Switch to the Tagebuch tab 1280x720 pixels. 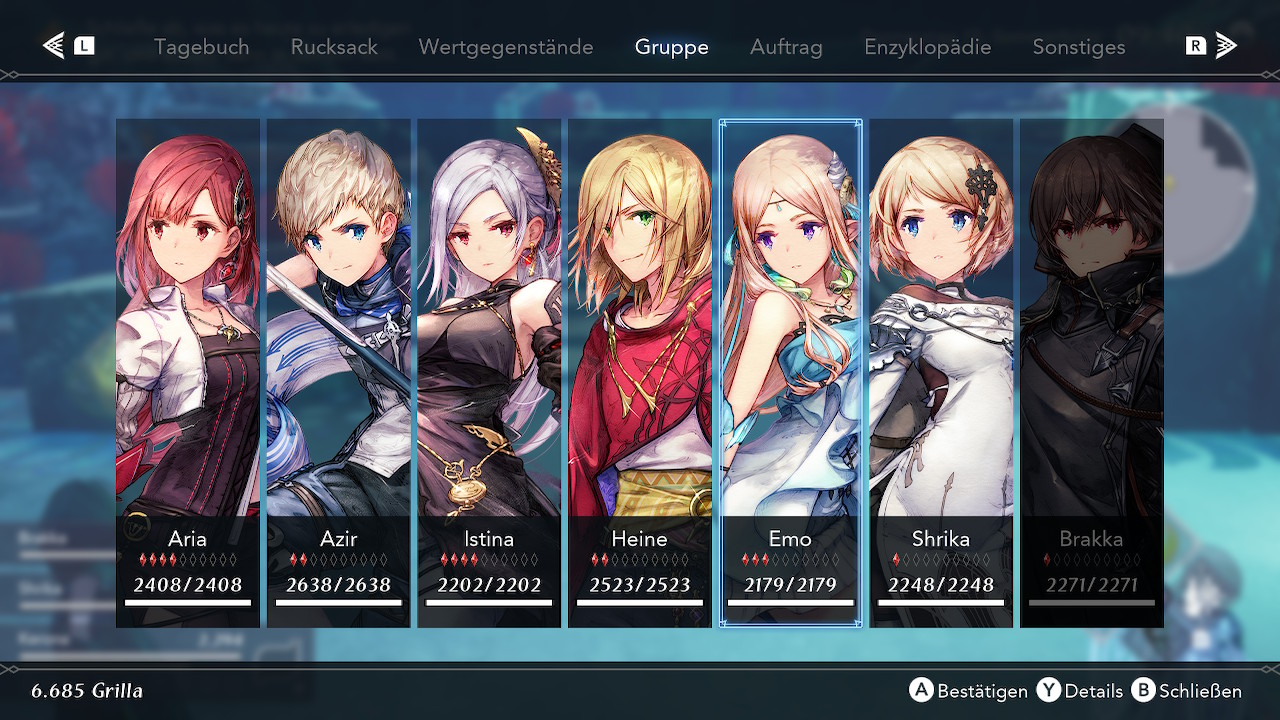coord(201,47)
